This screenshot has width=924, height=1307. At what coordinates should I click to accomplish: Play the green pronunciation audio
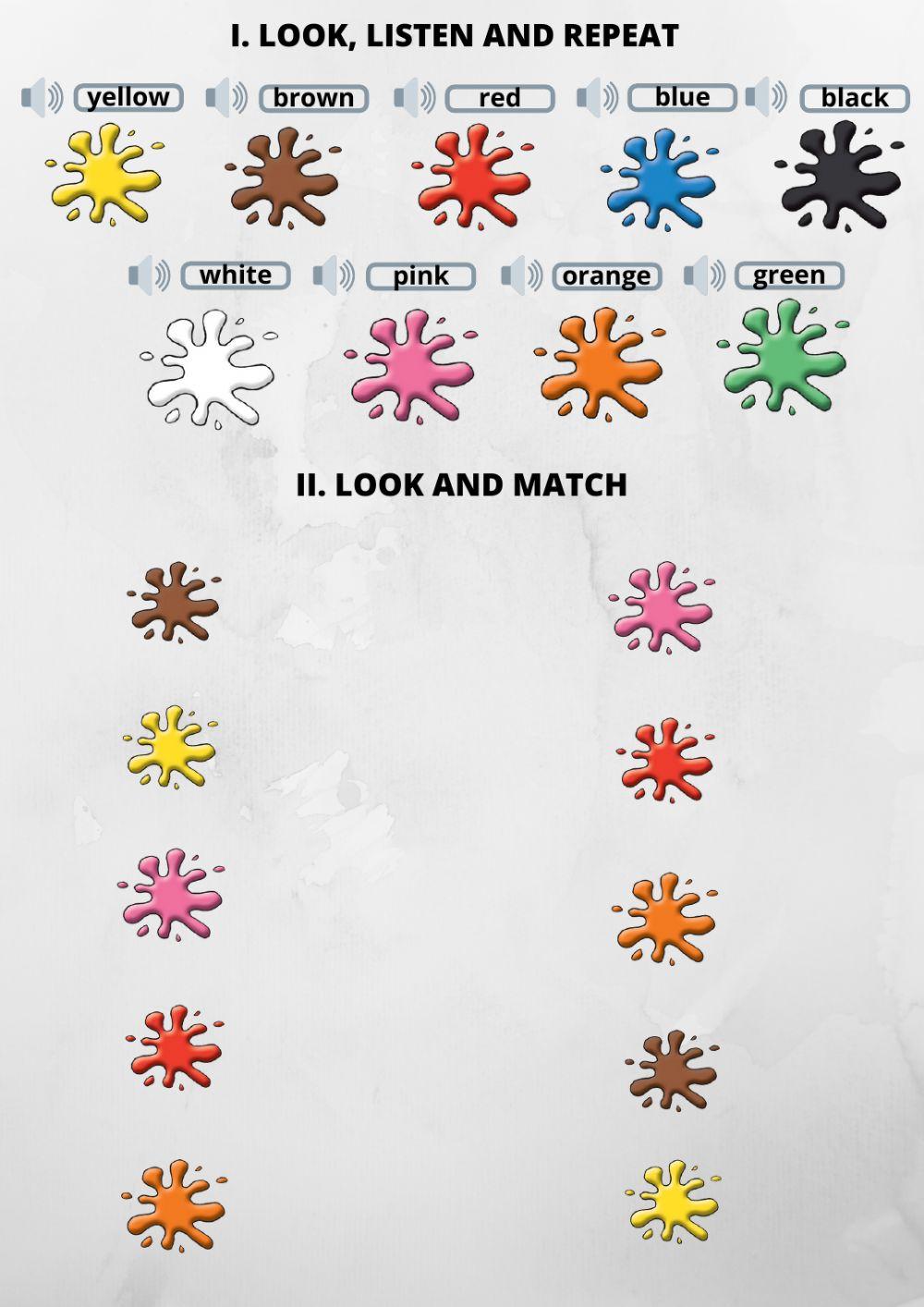[x=704, y=275]
